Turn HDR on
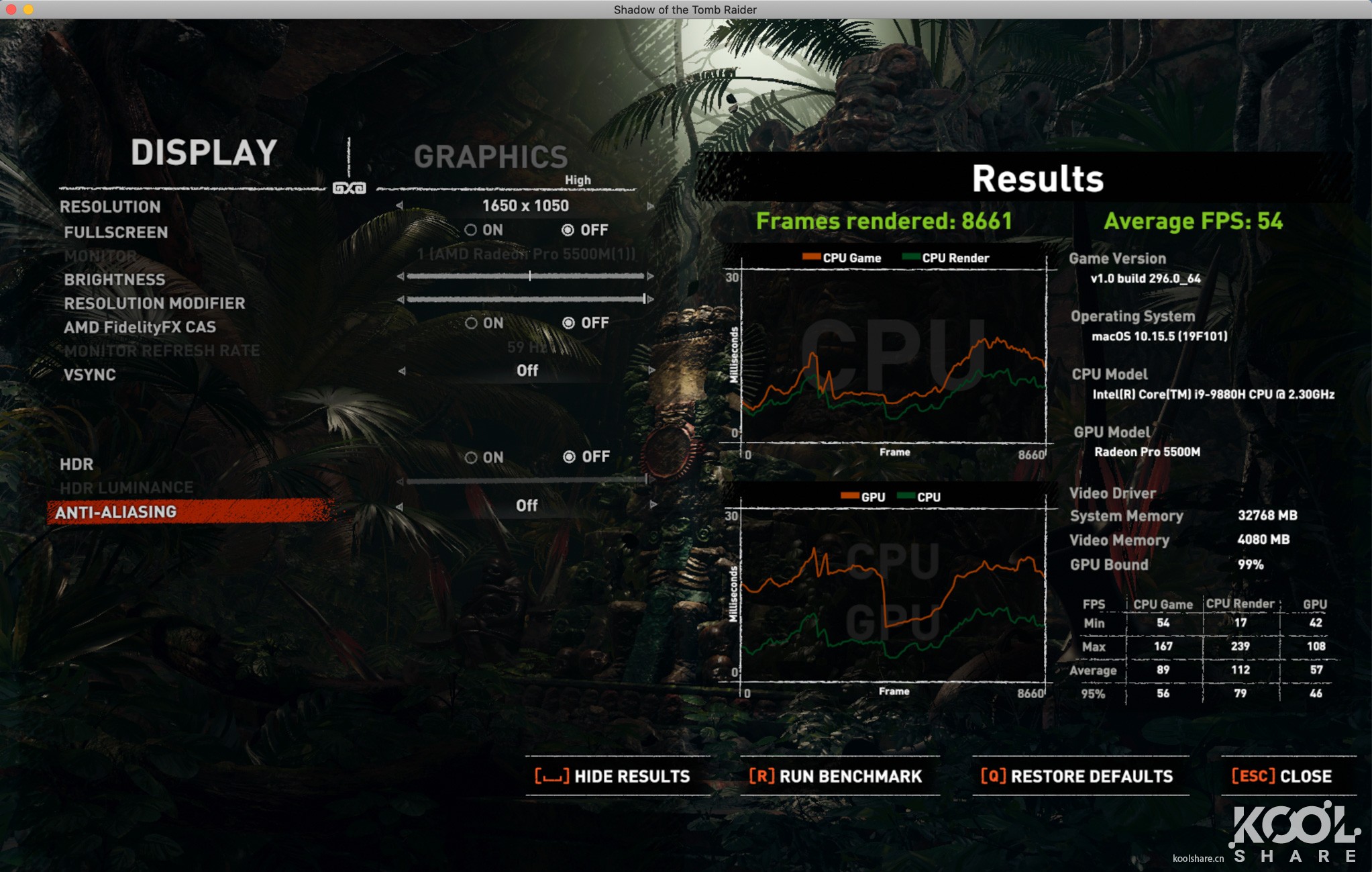 [472, 458]
